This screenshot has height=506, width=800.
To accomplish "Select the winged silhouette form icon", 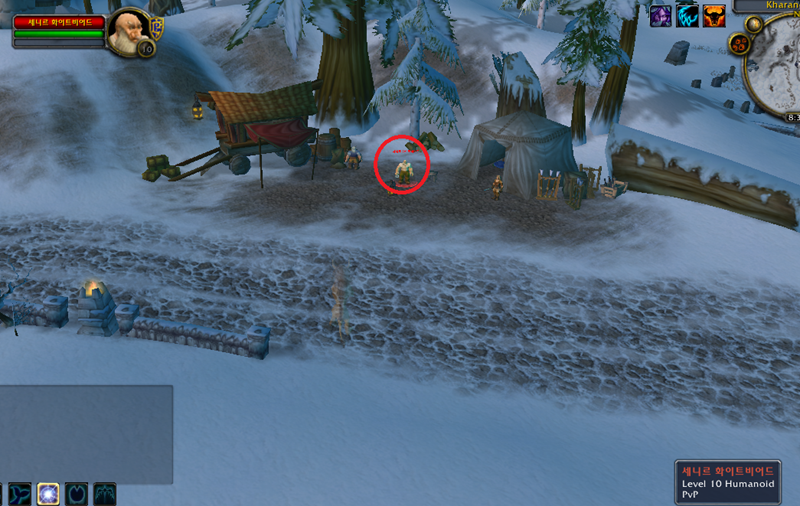I will [105, 493].
